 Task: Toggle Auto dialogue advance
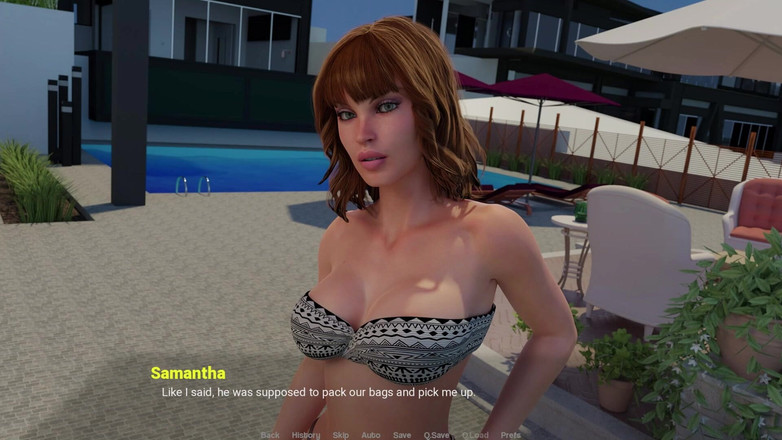[370, 435]
